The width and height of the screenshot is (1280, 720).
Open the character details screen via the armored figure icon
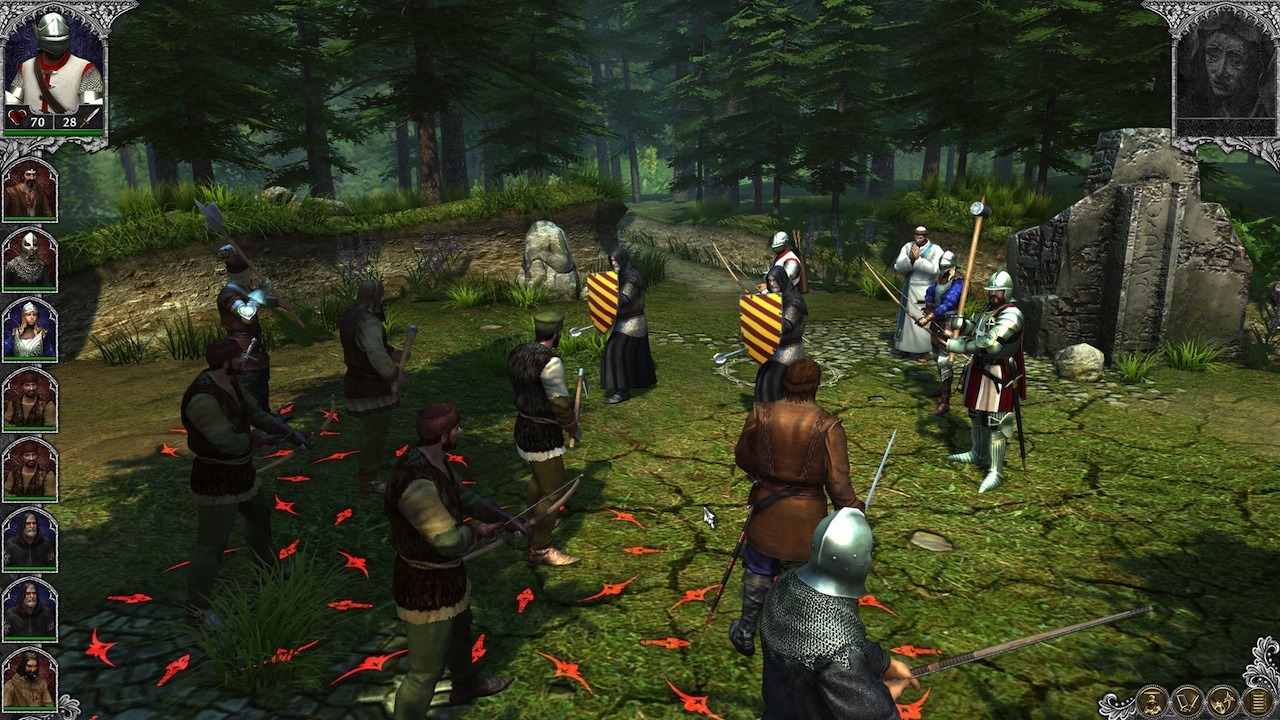(x=1152, y=701)
